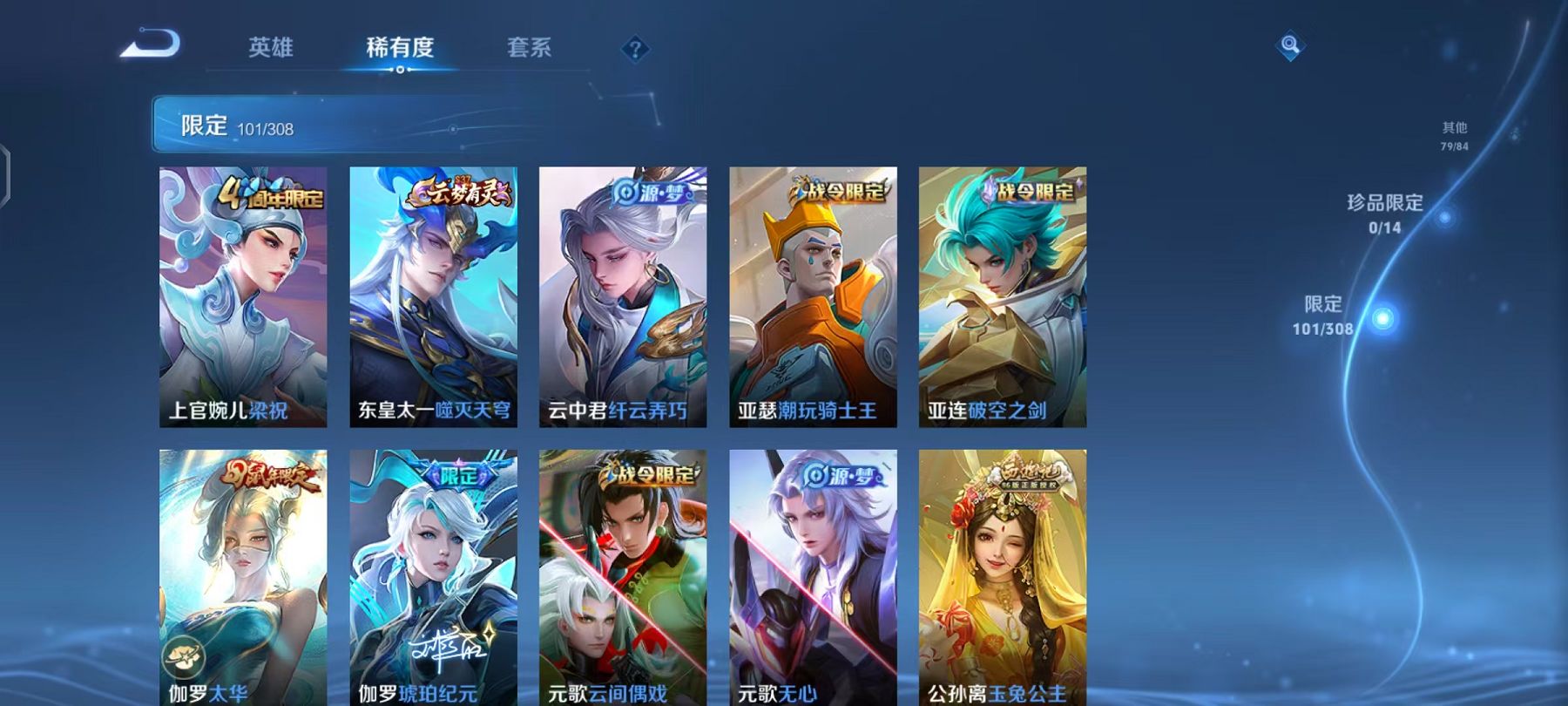
Task: Click the question mark help icon
Action: [x=635, y=48]
